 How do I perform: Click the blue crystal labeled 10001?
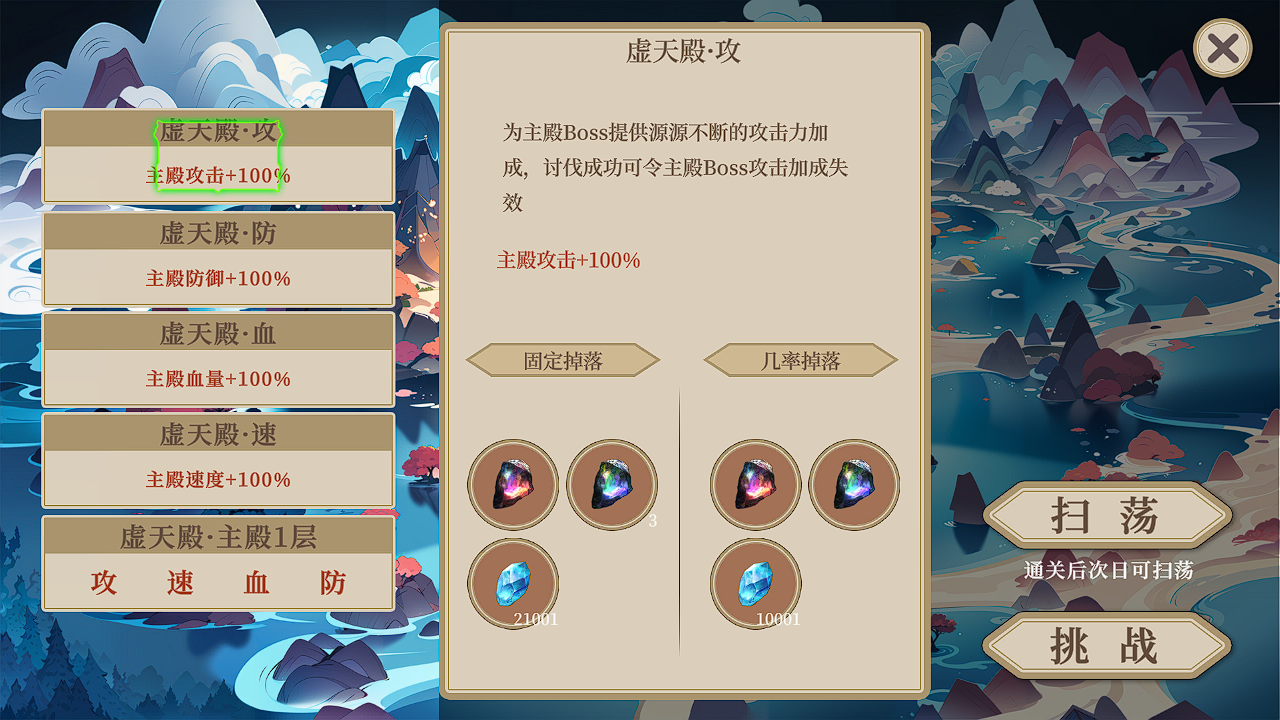(x=756, y=583)
